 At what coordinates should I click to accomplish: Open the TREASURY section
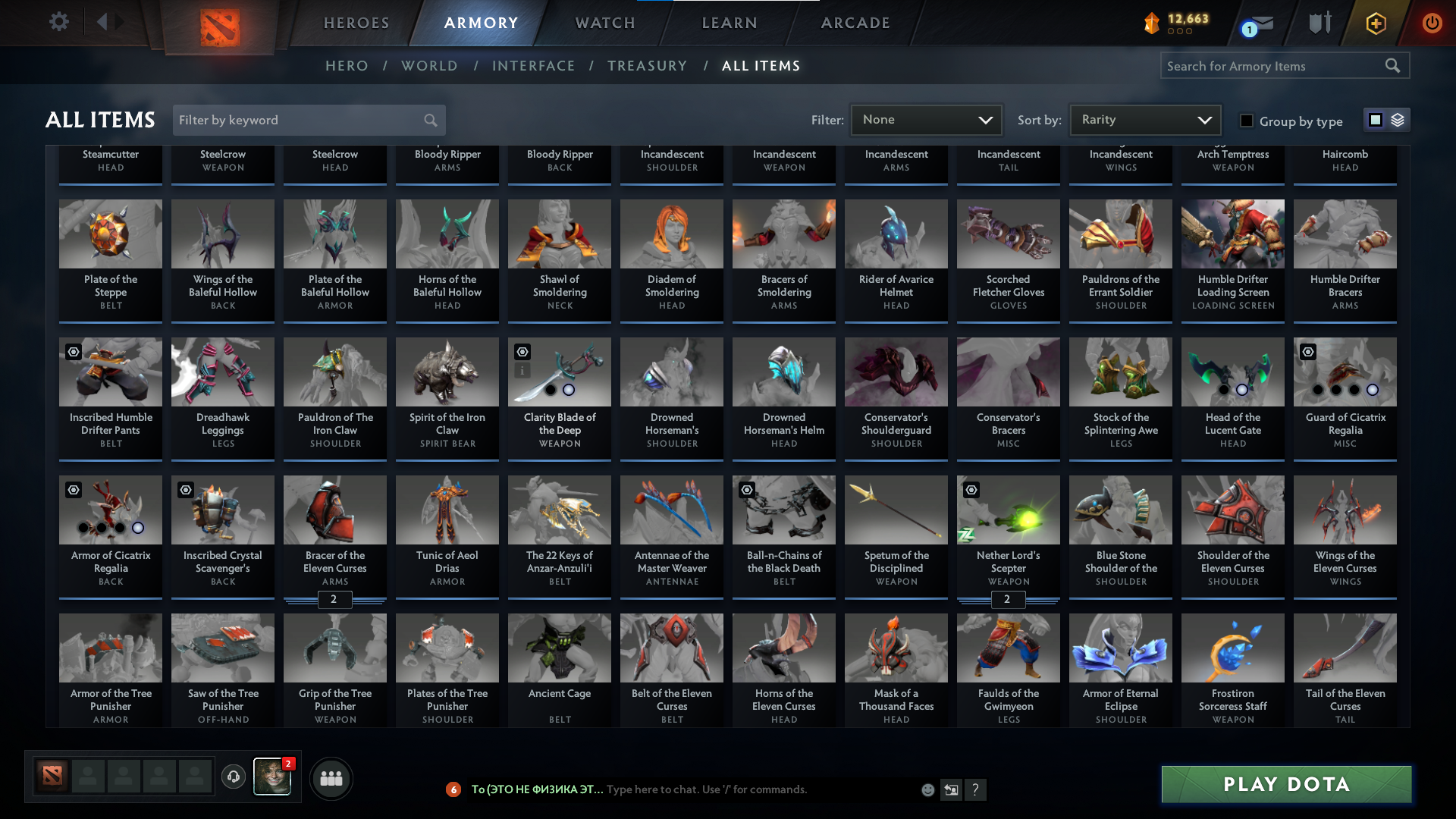pos(648,66)
